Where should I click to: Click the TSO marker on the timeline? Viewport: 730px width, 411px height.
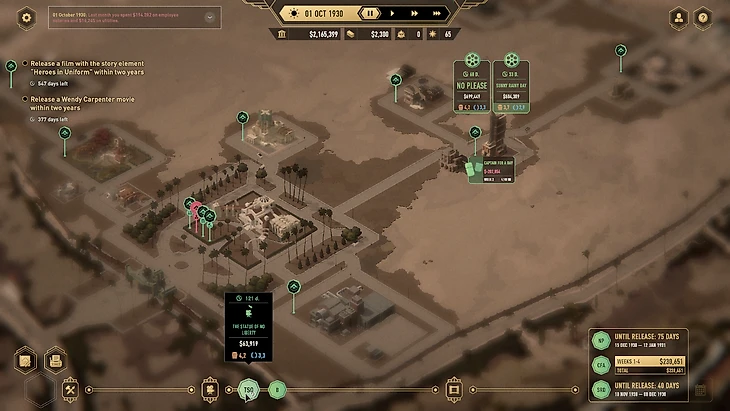pos(249,390)
